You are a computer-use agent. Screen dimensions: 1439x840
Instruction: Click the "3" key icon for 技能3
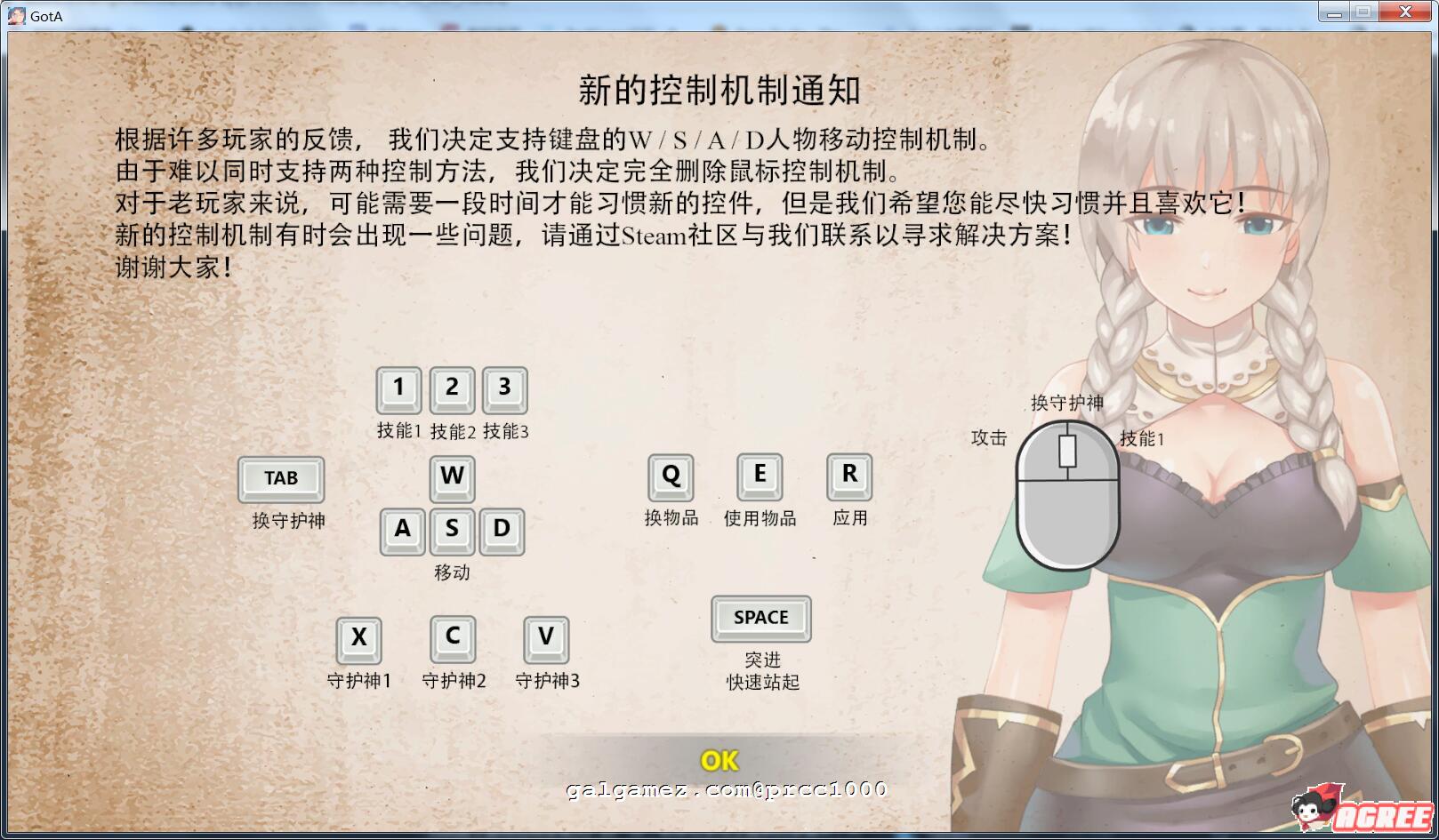click(x=504, y=388)
